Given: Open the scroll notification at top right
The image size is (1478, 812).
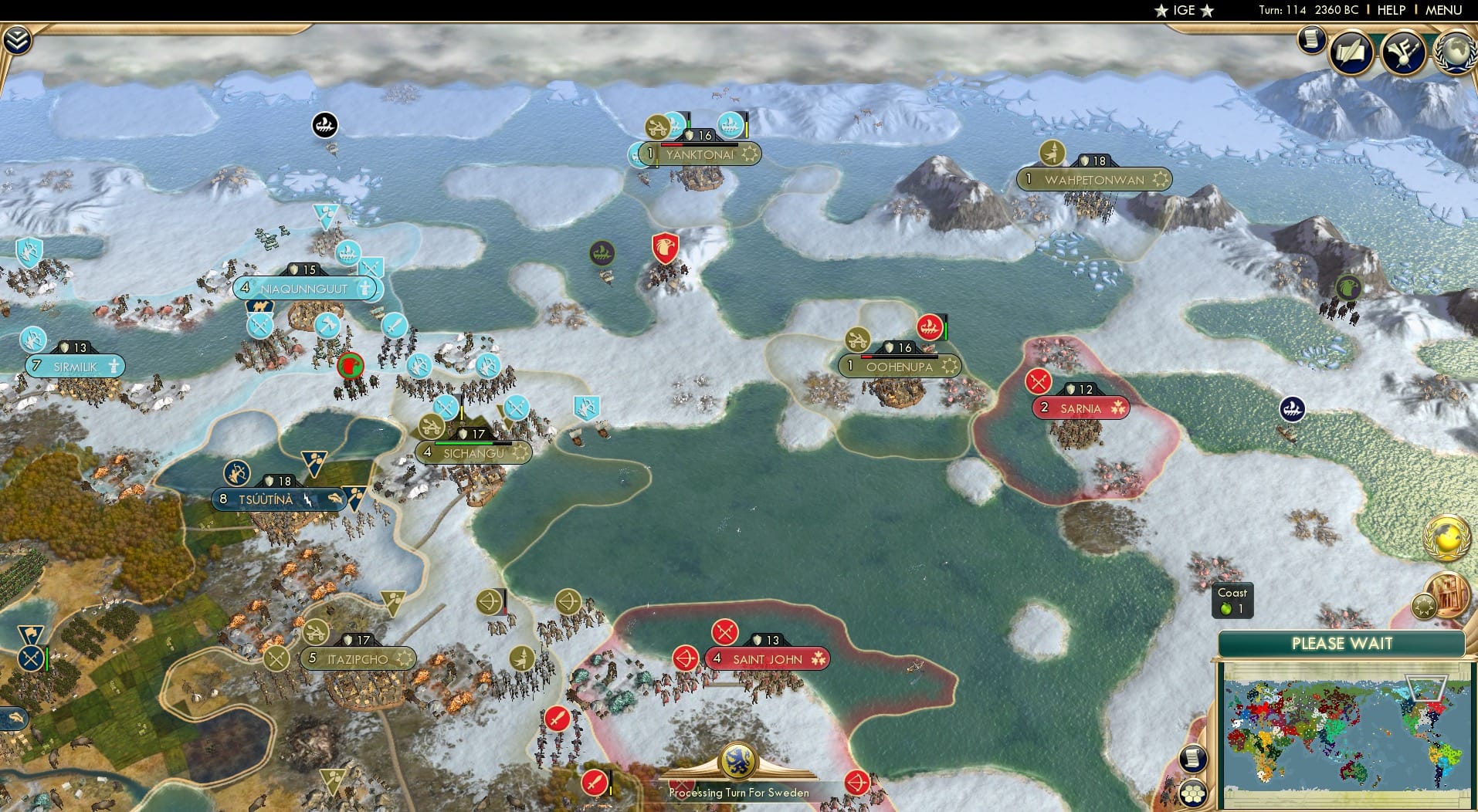Looking at the screenshot, I should [1311, 39].
